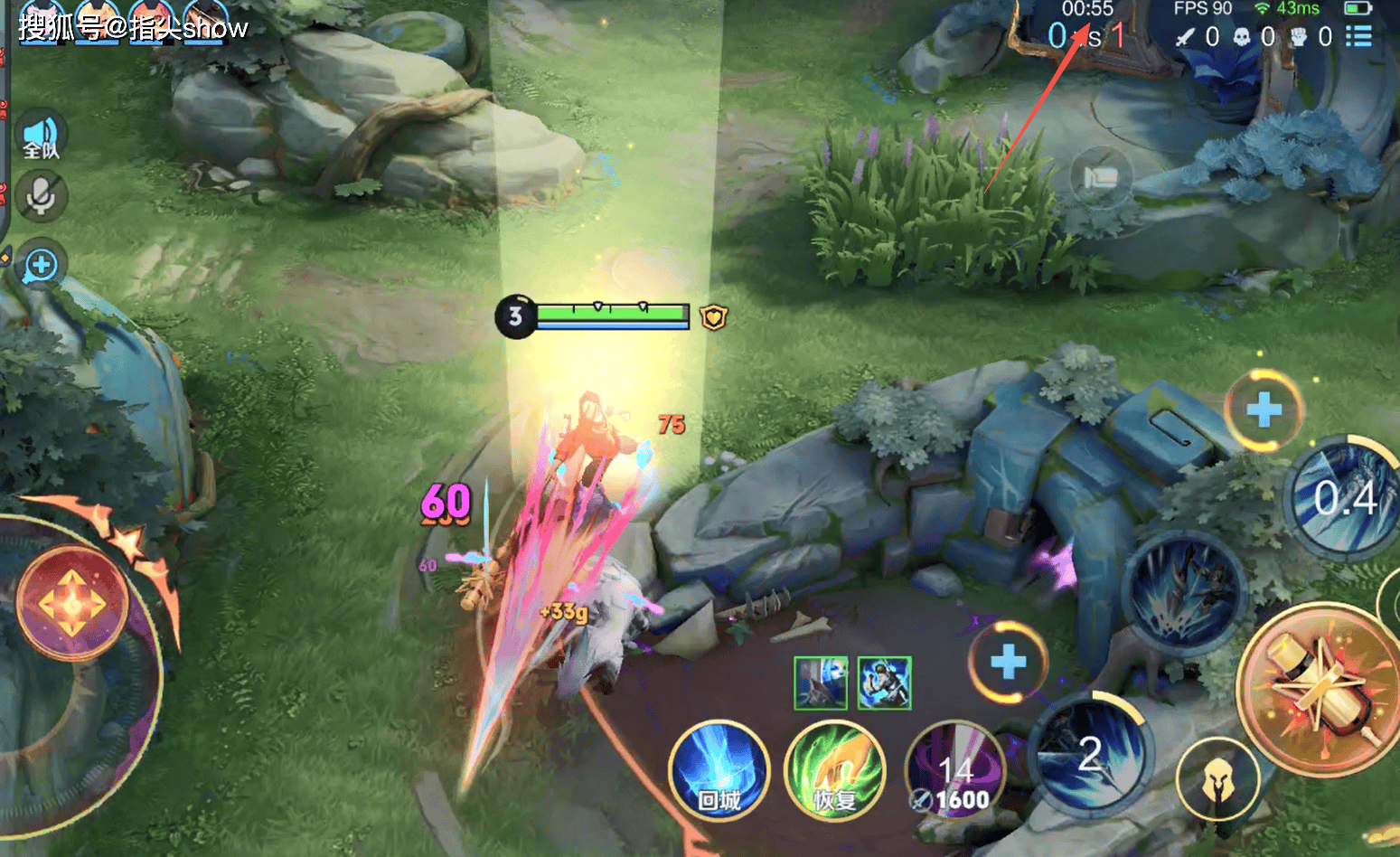Viewport: 1400px width, 857px height.
Task: Activate the purple summoner spell showing 1600
Action: click(x=955, y=771)
